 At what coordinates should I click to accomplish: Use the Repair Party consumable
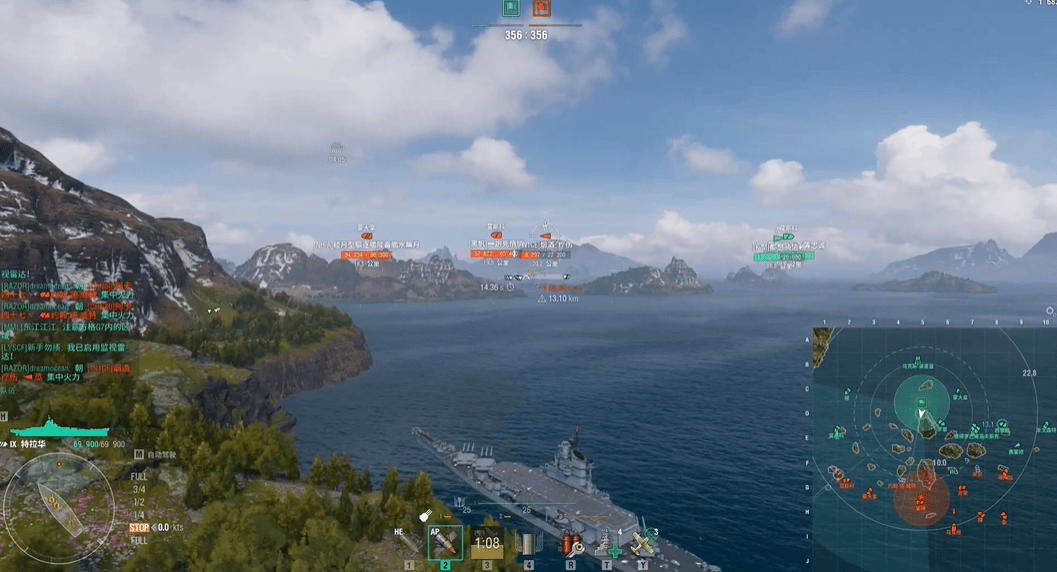click(608, 544)
